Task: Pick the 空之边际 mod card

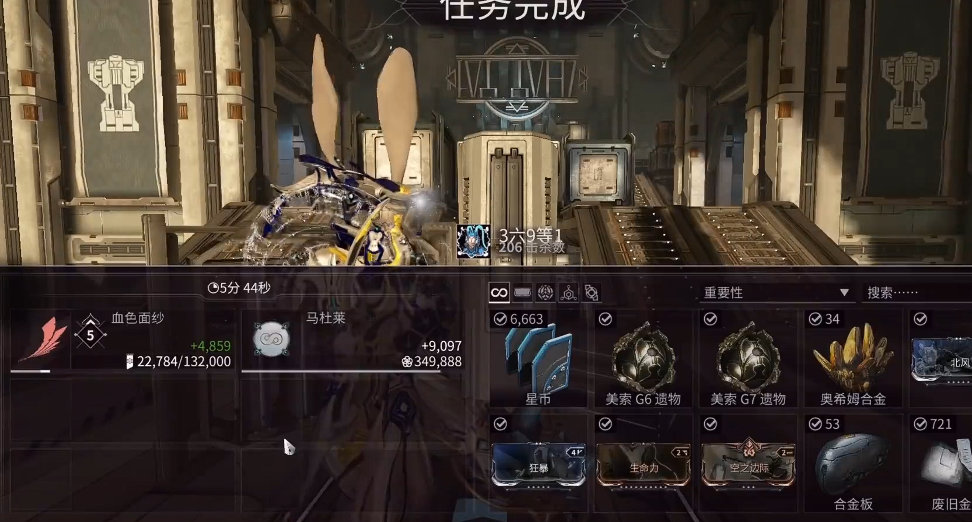Action: click(x=748, y=463)
